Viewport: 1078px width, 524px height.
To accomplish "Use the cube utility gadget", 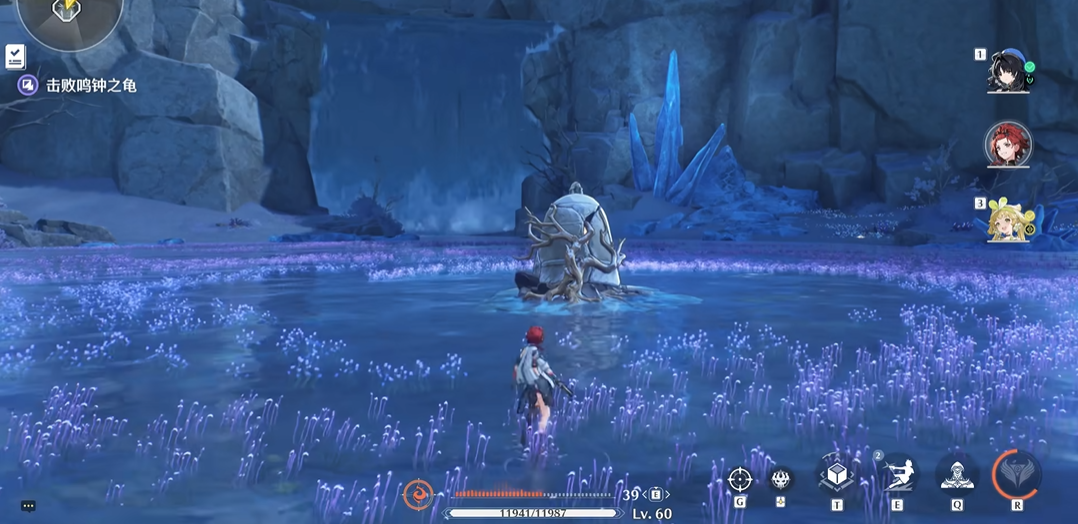I will coord(836,475).
